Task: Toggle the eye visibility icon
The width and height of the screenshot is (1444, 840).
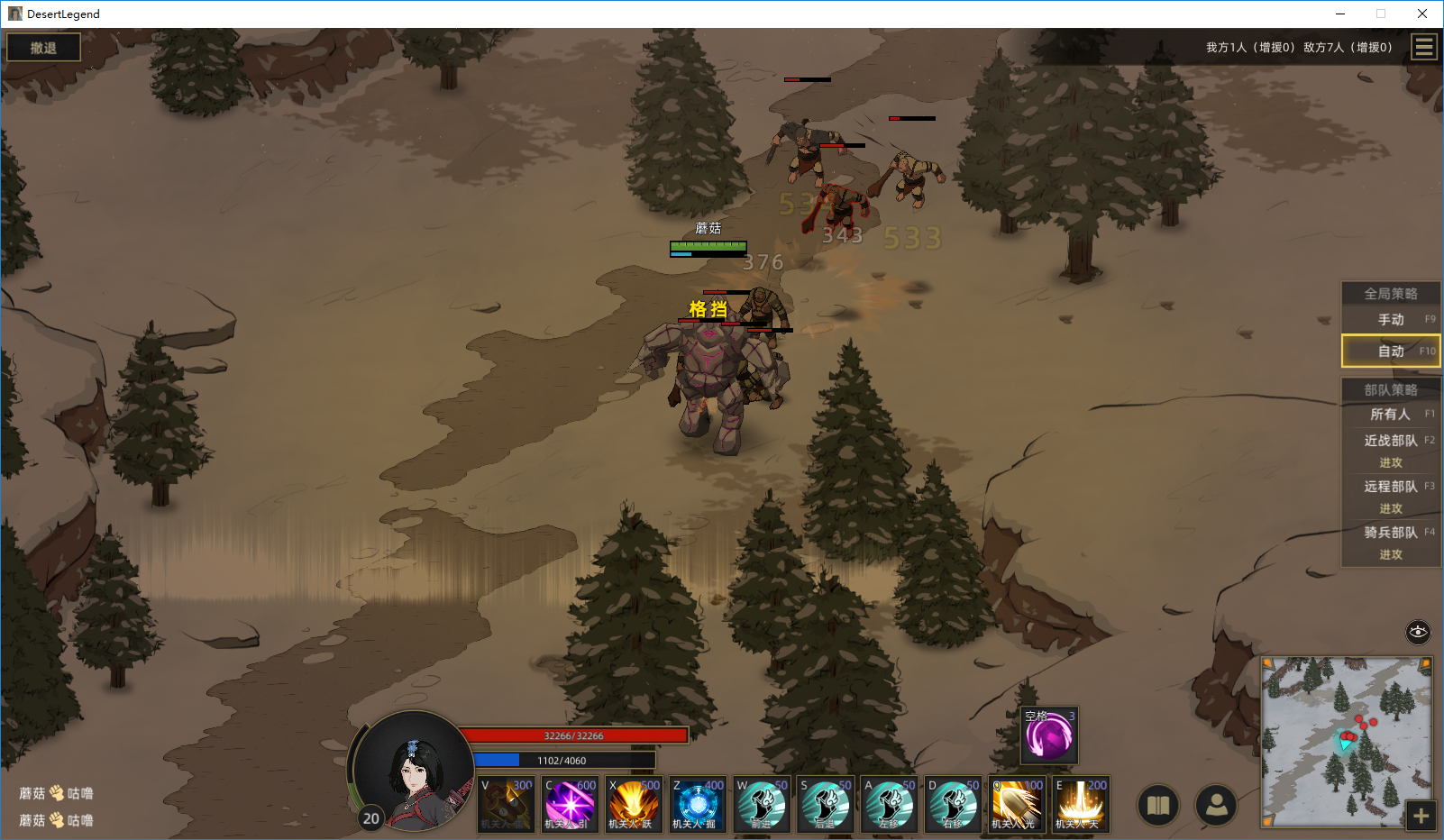Action: coord(1418,632)
